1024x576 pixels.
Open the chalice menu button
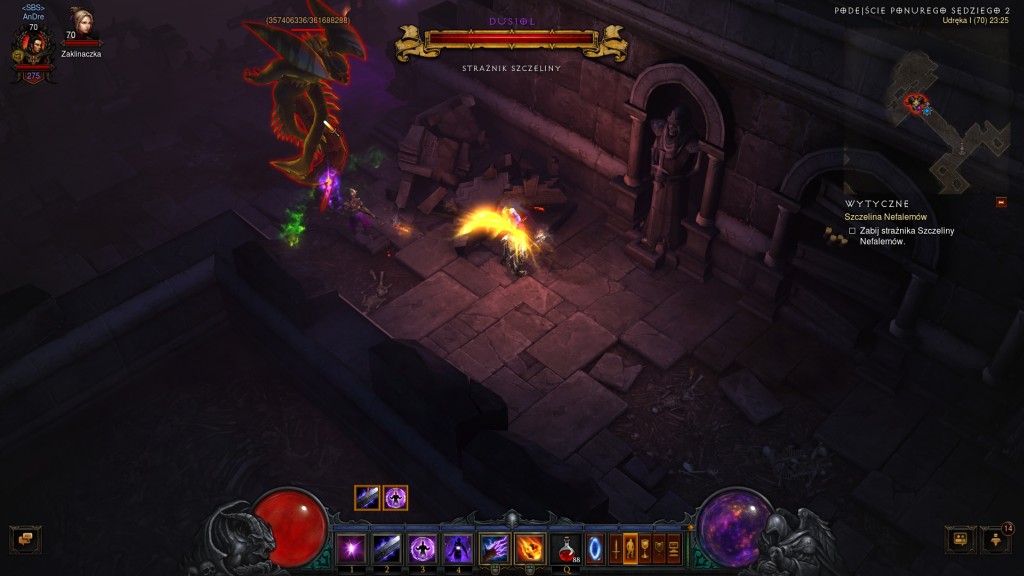645,549
